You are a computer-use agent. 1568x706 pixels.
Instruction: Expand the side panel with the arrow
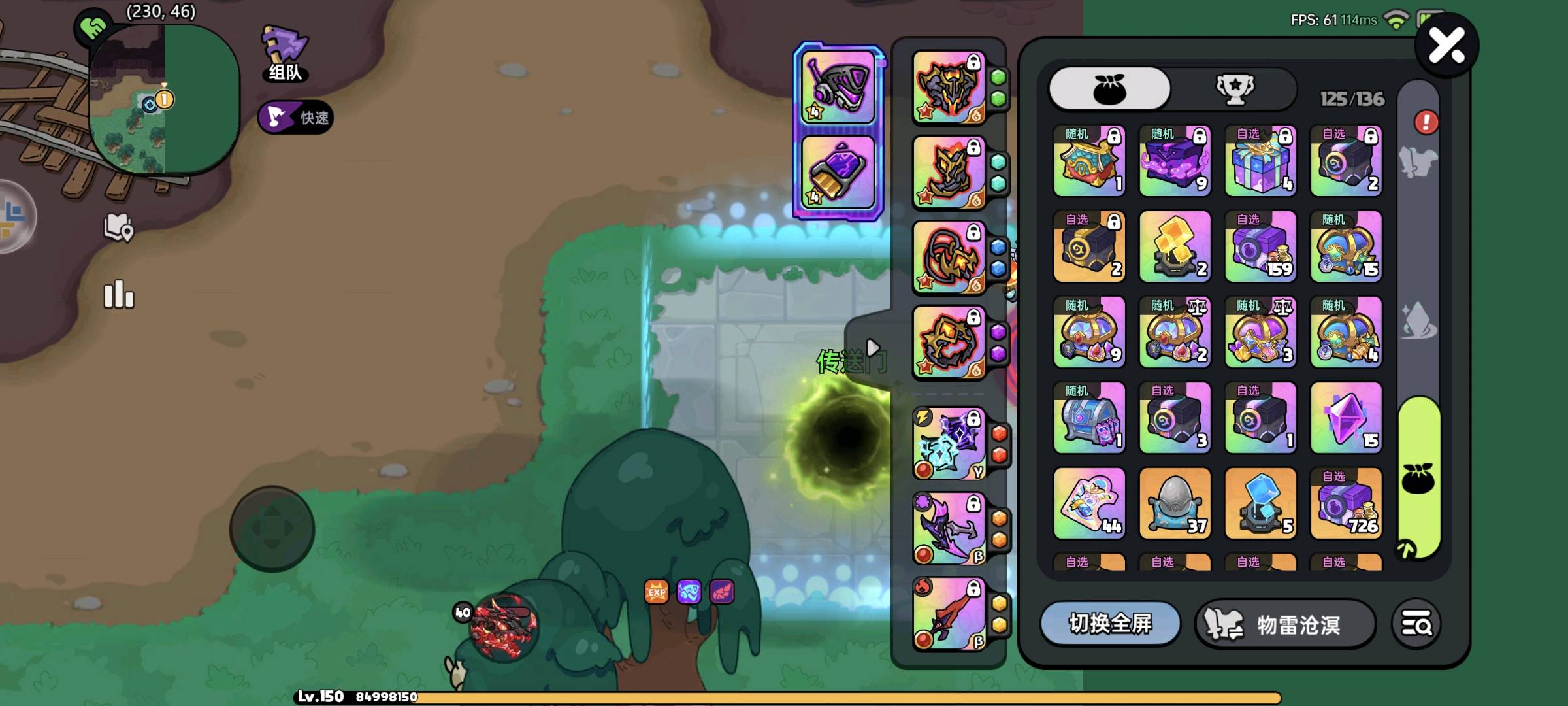pyautogui.click(x=872, y=347)
